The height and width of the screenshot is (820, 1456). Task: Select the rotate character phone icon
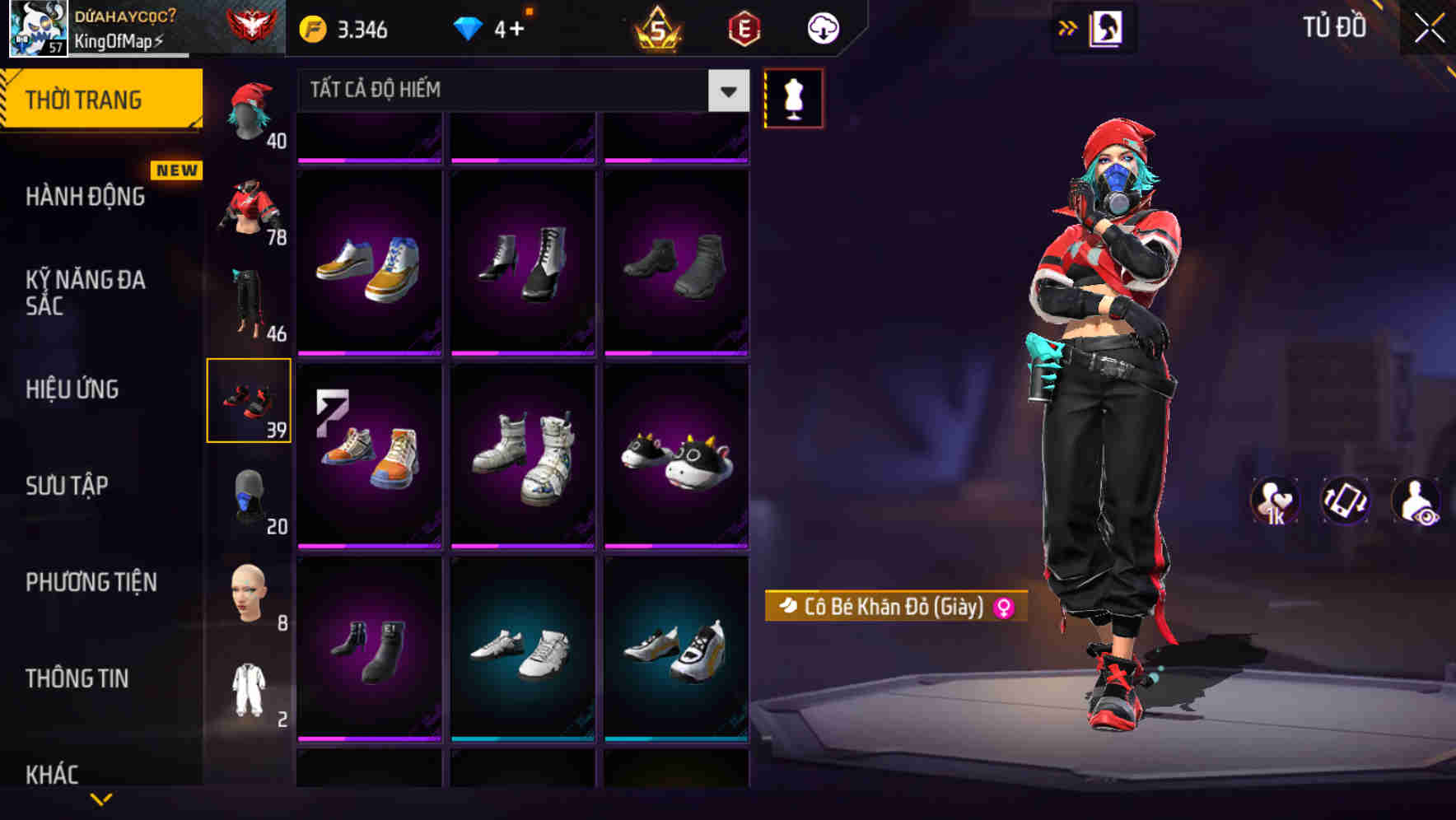1342,501
